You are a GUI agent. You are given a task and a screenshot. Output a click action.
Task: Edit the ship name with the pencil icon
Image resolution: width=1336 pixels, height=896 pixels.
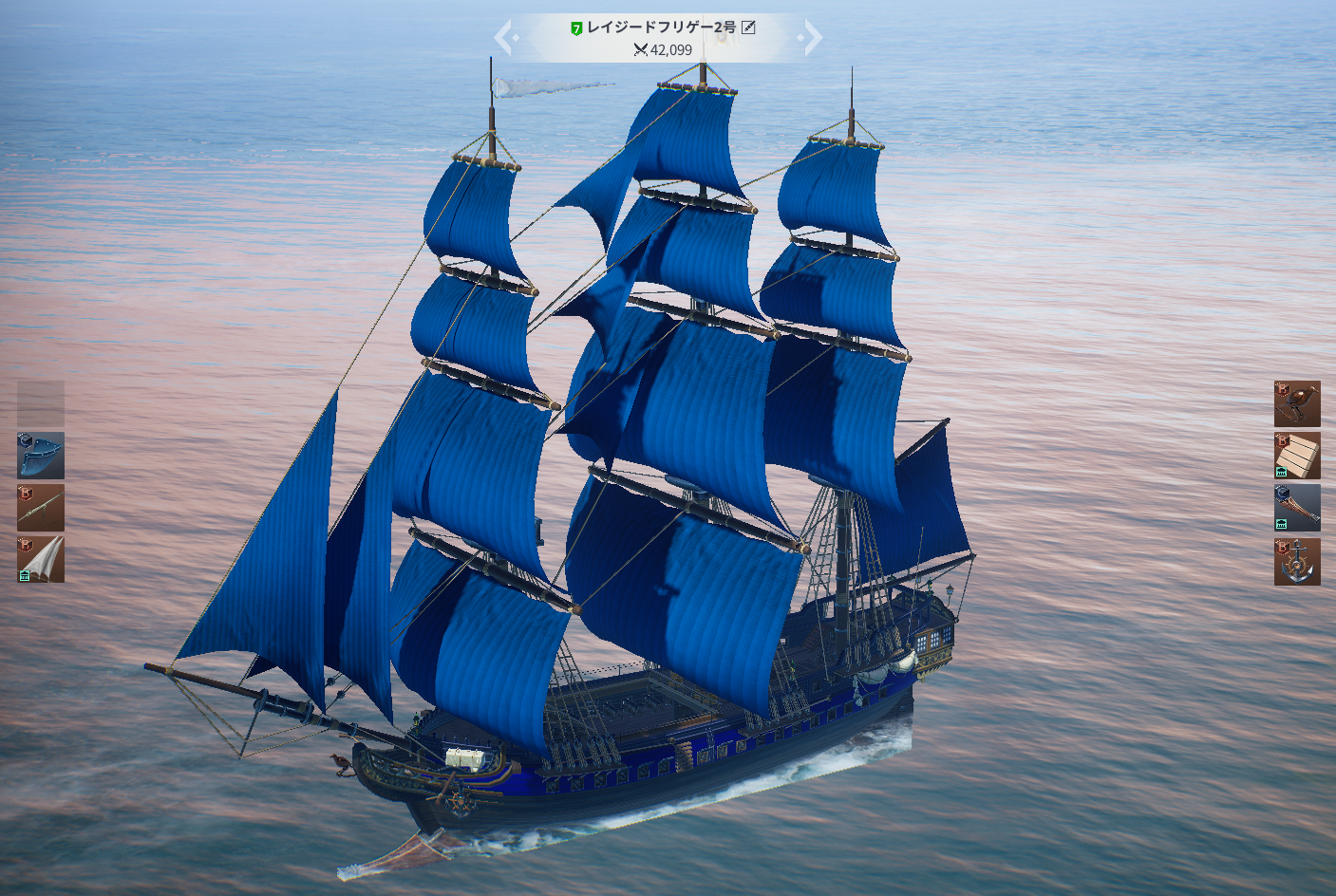click(748, 28)
